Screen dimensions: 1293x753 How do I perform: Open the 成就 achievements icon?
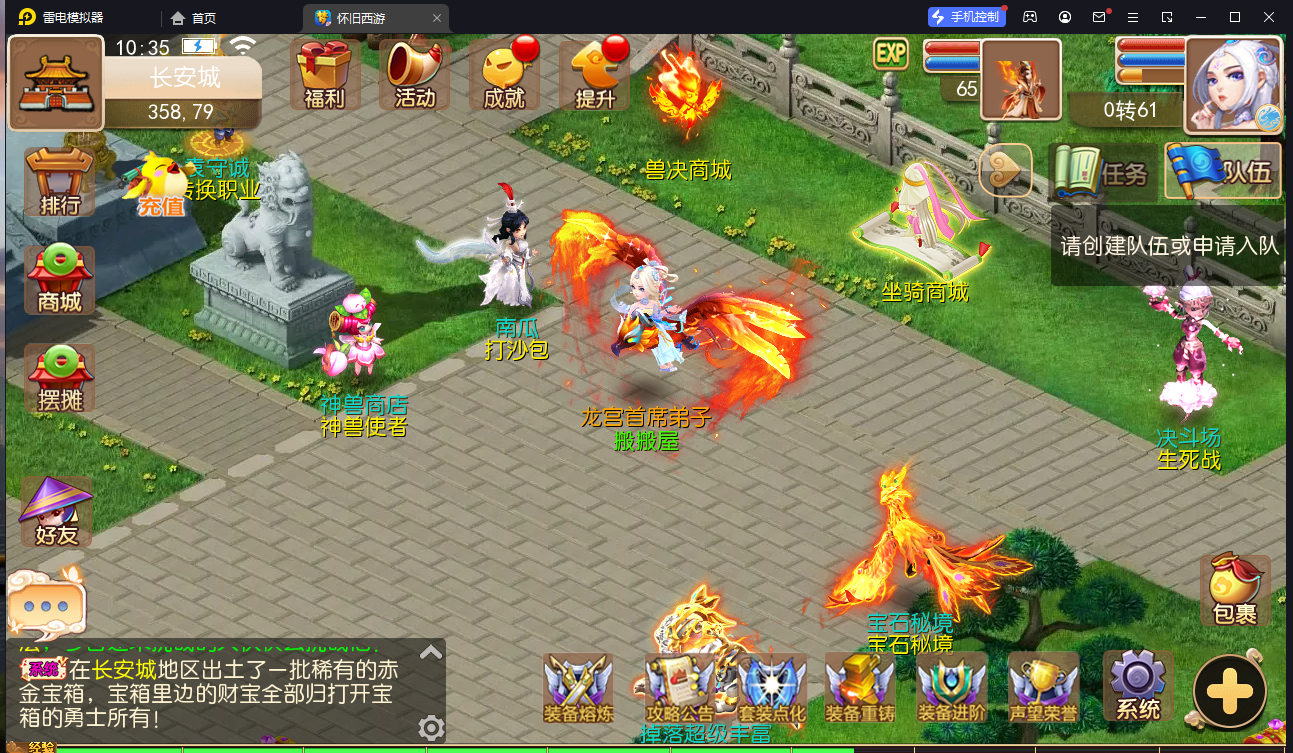pos(504,75)
